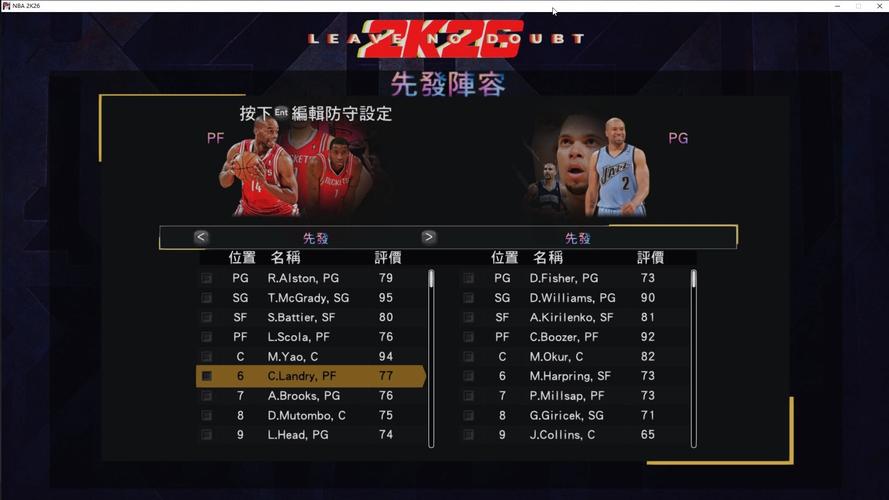Select M.Okur center row
889x500 pixels.
pyautogui.click(x=556, y=357)
